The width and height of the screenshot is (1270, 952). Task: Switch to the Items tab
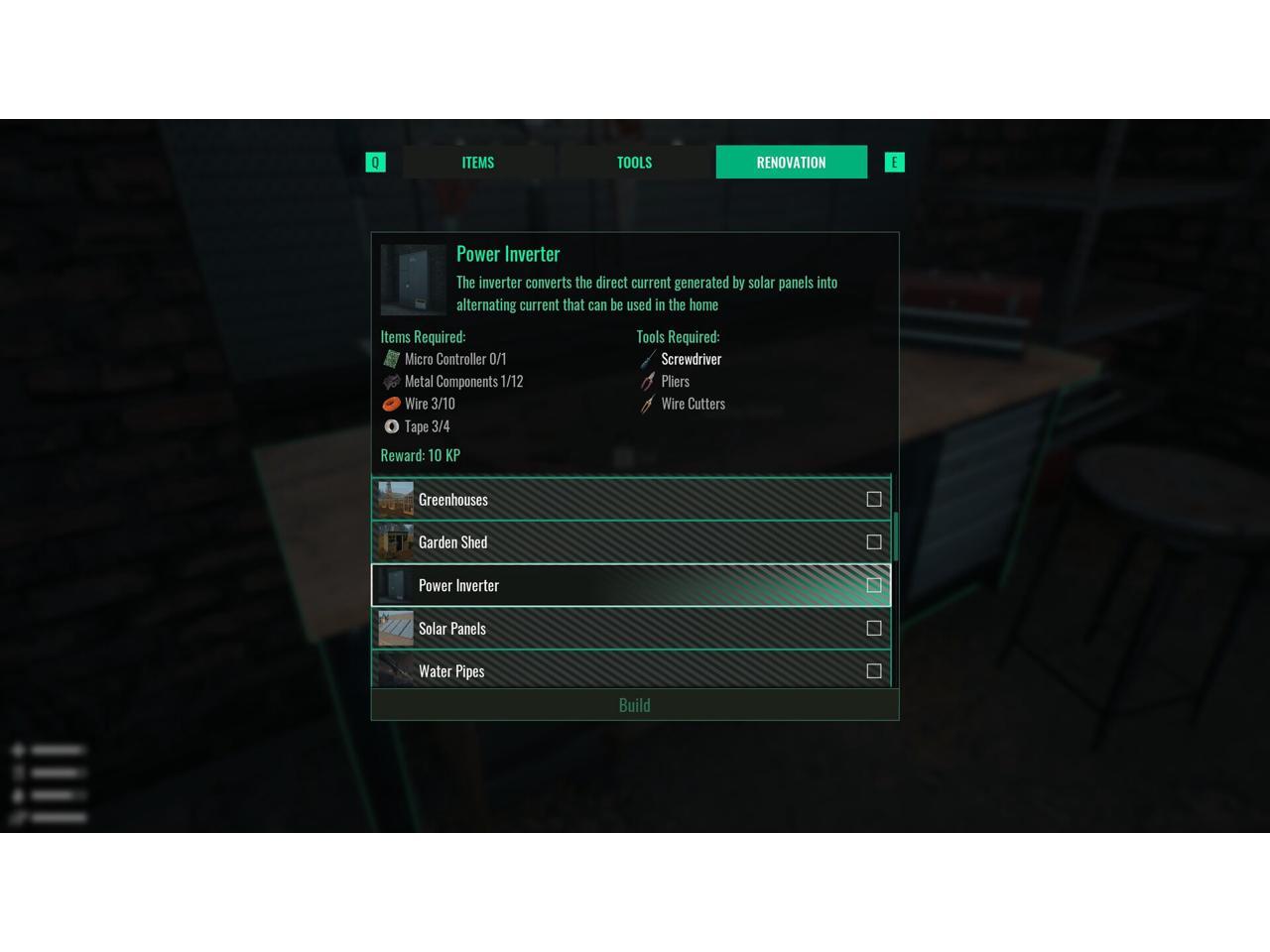pos(477,163)
